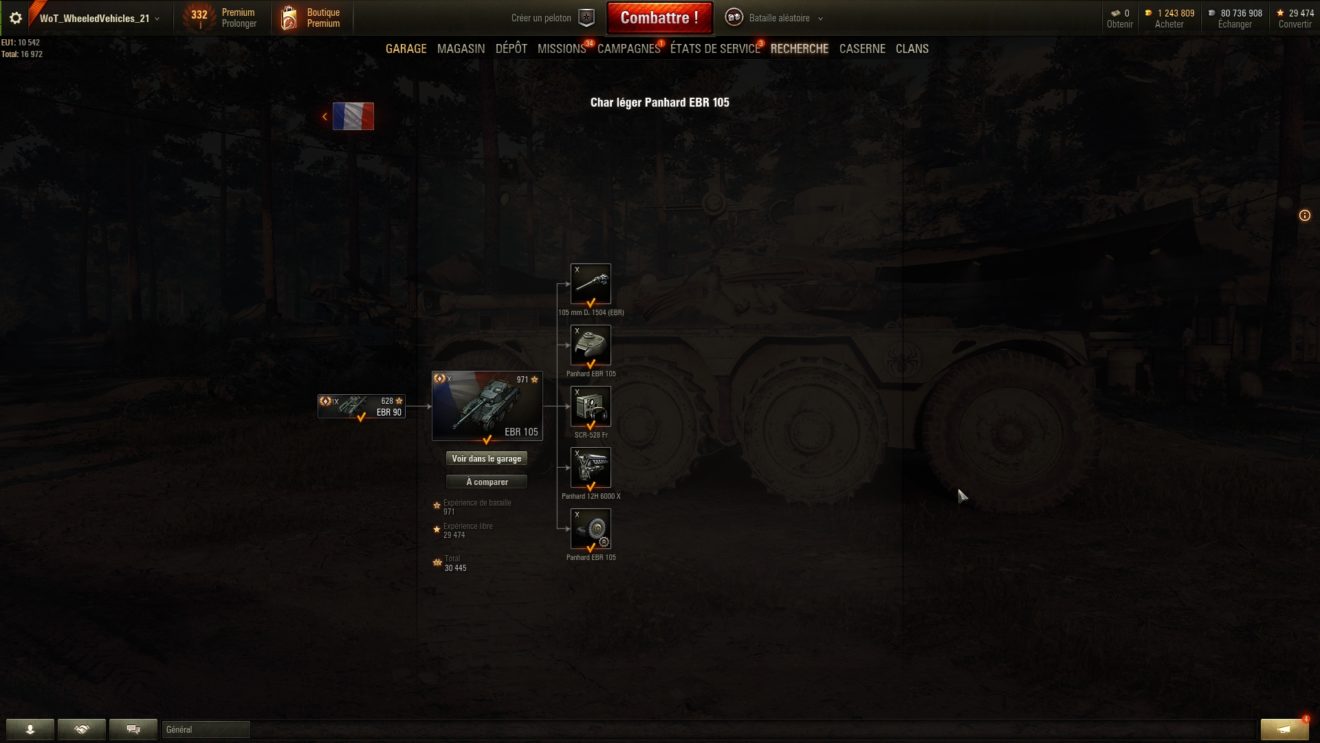Switch to the MAGASIN tab
Viewport: 1320px width, 743px height.
pyautogui.click(x=461, y=49)
